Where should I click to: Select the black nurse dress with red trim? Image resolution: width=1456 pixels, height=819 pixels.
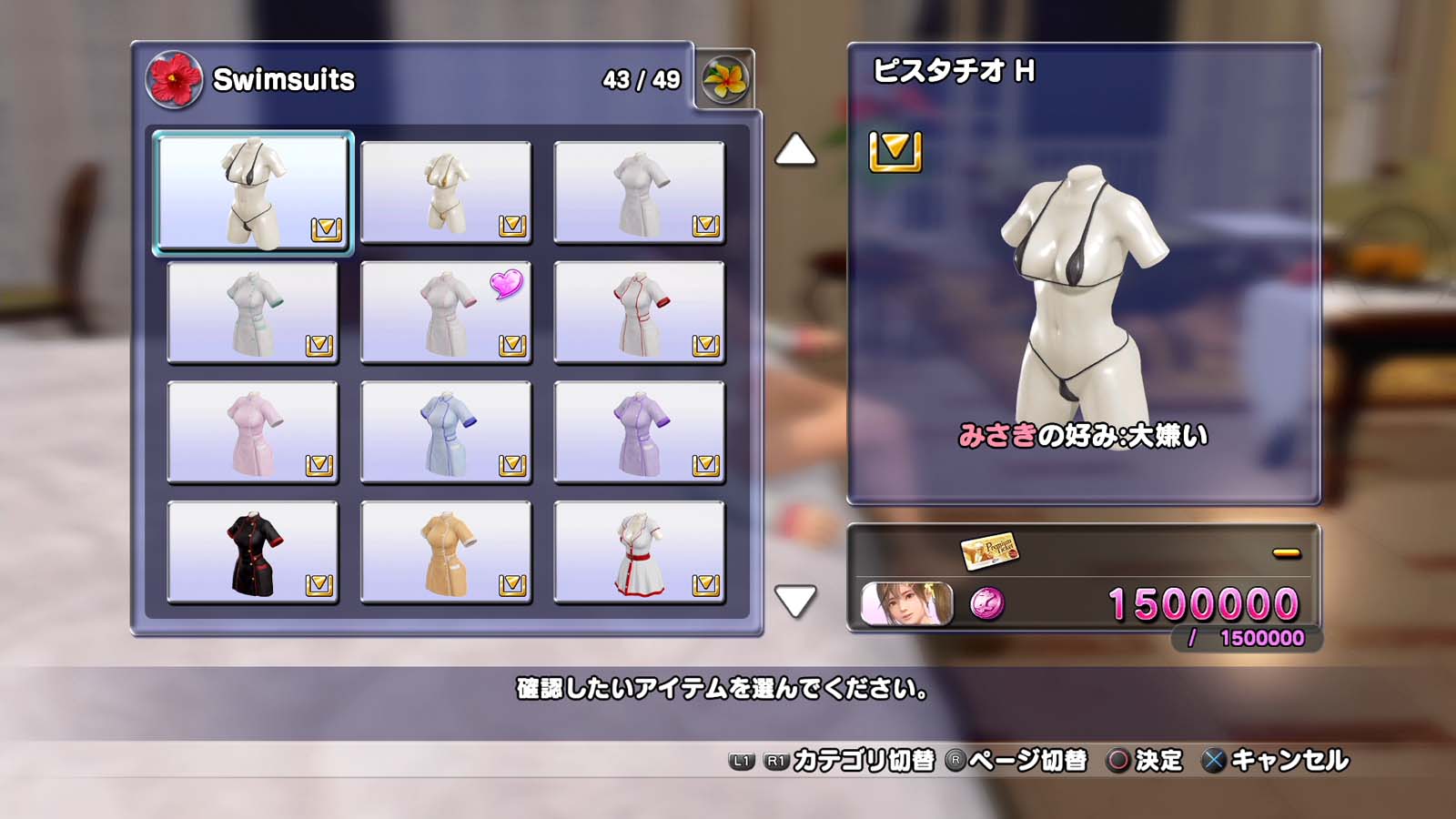(x=253, y=552)
